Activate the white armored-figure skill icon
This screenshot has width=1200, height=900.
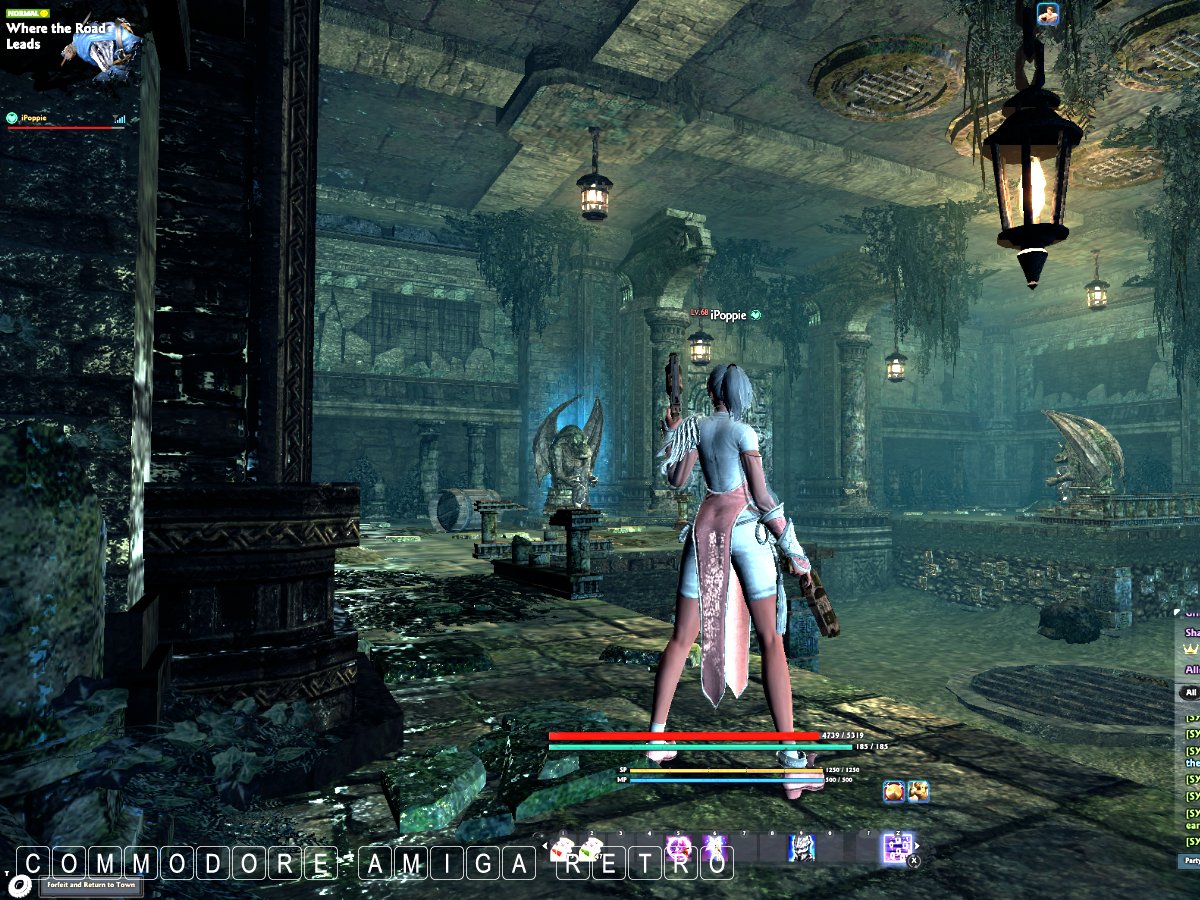[801, 849]
